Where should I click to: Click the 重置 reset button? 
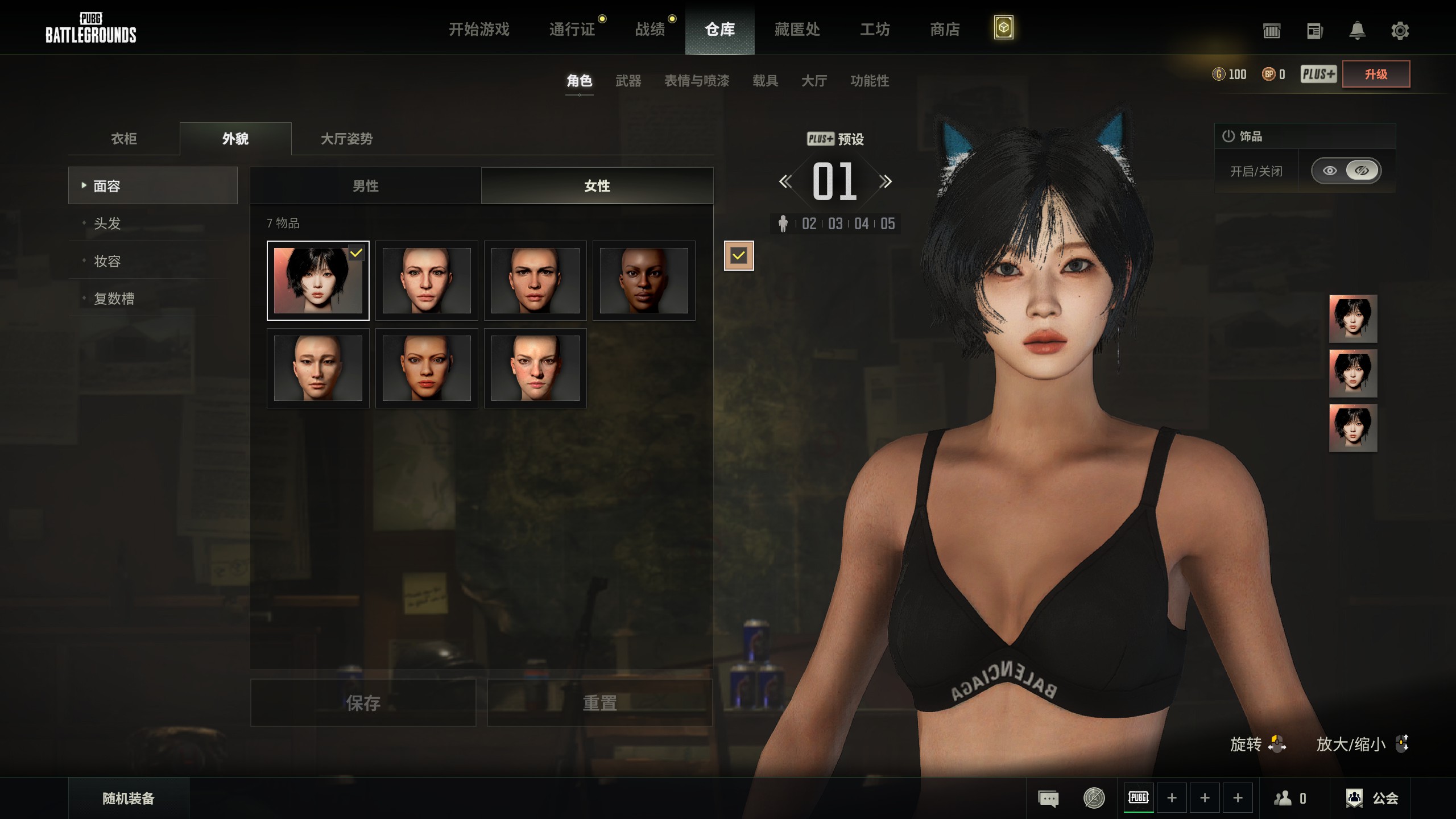click(x=599, y=703)
